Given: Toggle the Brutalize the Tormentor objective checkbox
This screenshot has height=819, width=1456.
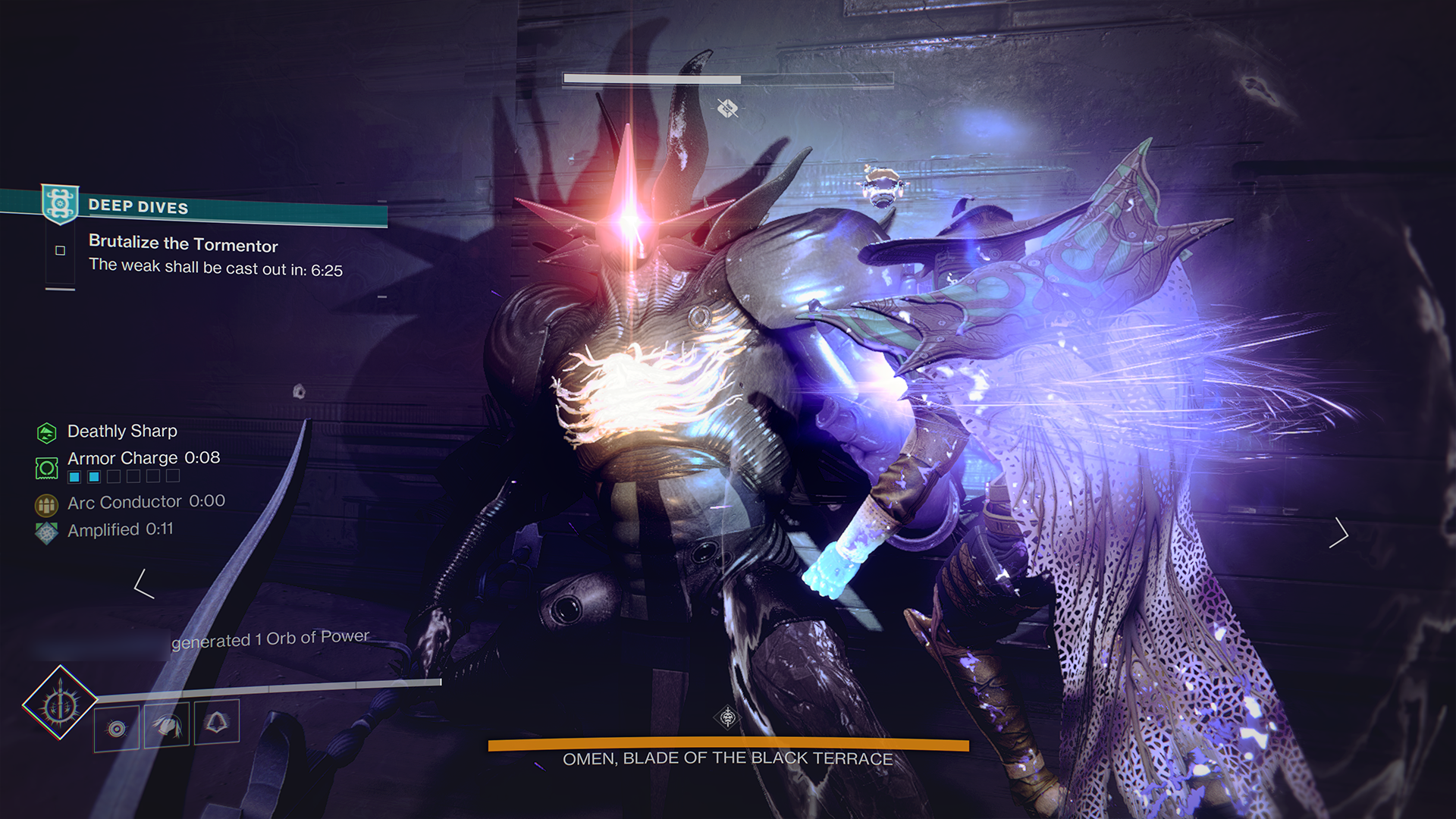Looking at the screenshot, I should (58, 250).
